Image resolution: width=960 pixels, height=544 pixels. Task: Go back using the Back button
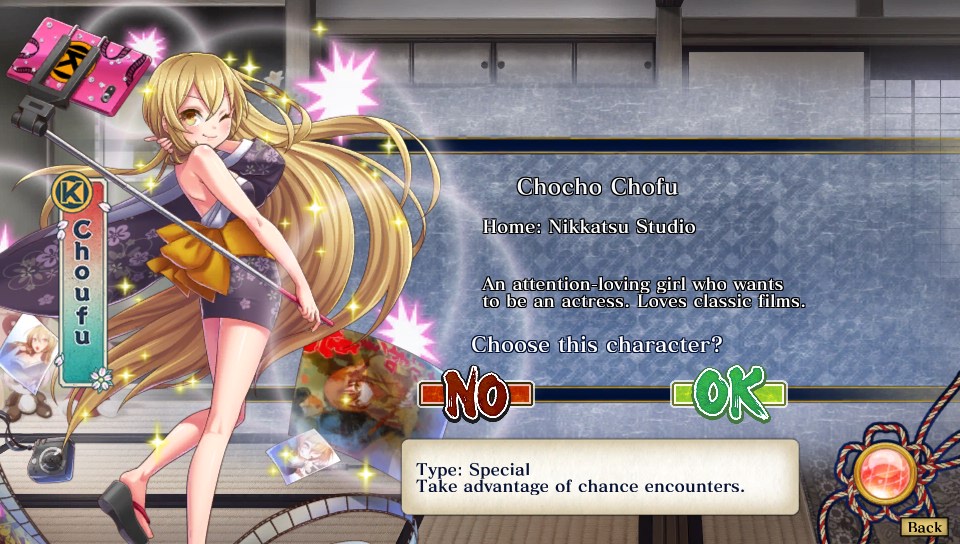click(924, 527)
